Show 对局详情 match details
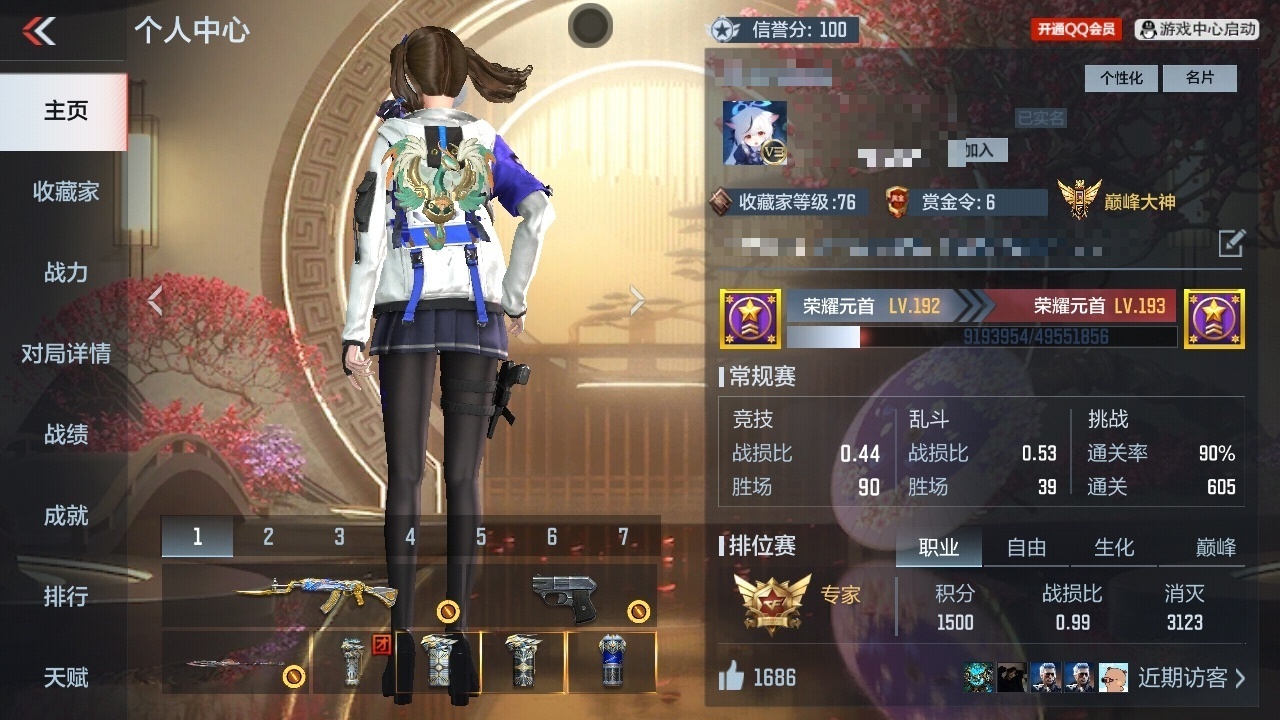 (x=65, y=353)
